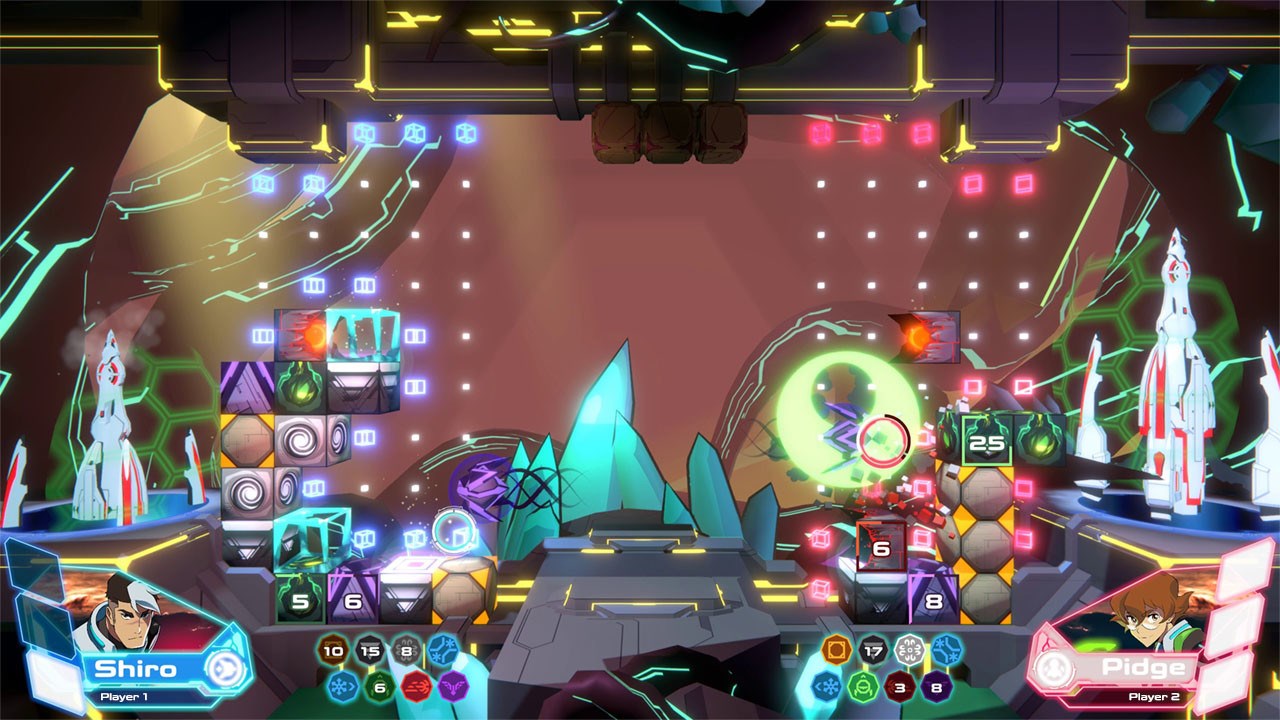This screenshot has height=720, width=1280.
Task: Open Pidge's black wing counter showing 17
Action: click(x=872, y=650)
